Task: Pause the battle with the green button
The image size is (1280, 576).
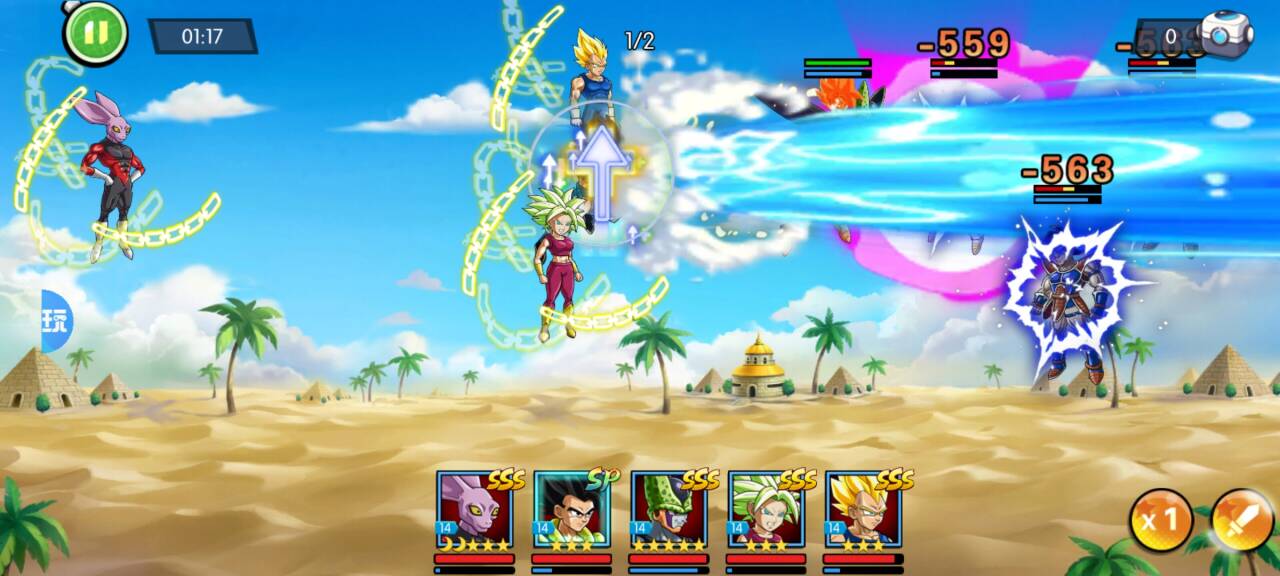Action: pyautogui.click(x=95, y=32)
